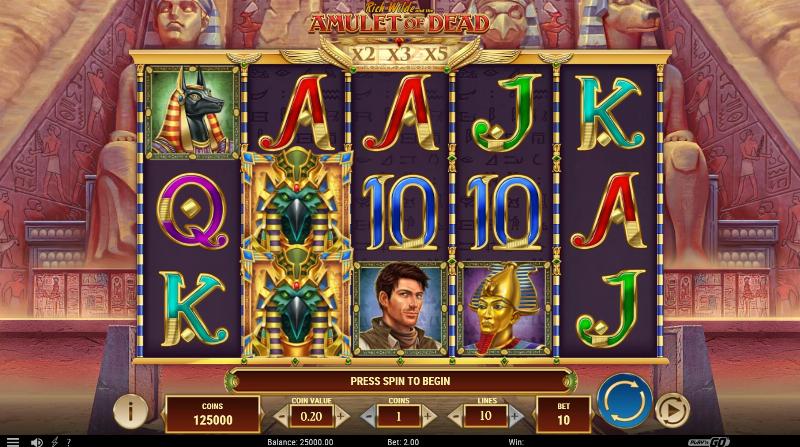Start autoplay with the gold play button
This screenshot has width=800, height=447.
coord(672,409)
